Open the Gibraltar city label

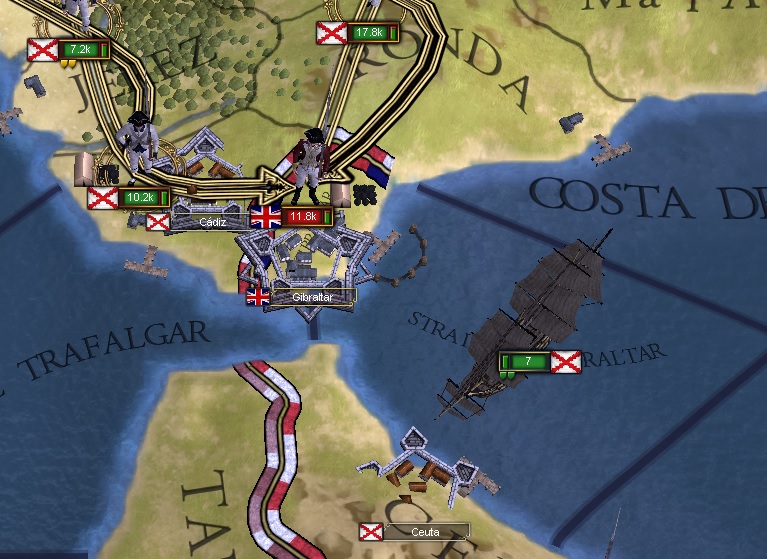click(x=311, y=297)
